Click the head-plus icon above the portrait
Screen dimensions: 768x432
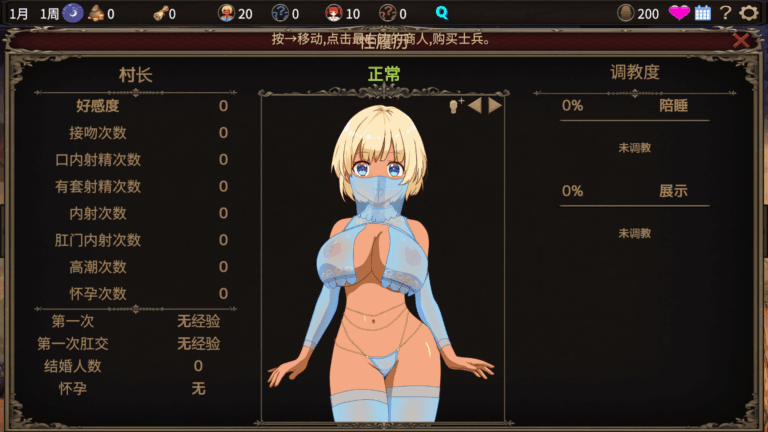(456, 105)
